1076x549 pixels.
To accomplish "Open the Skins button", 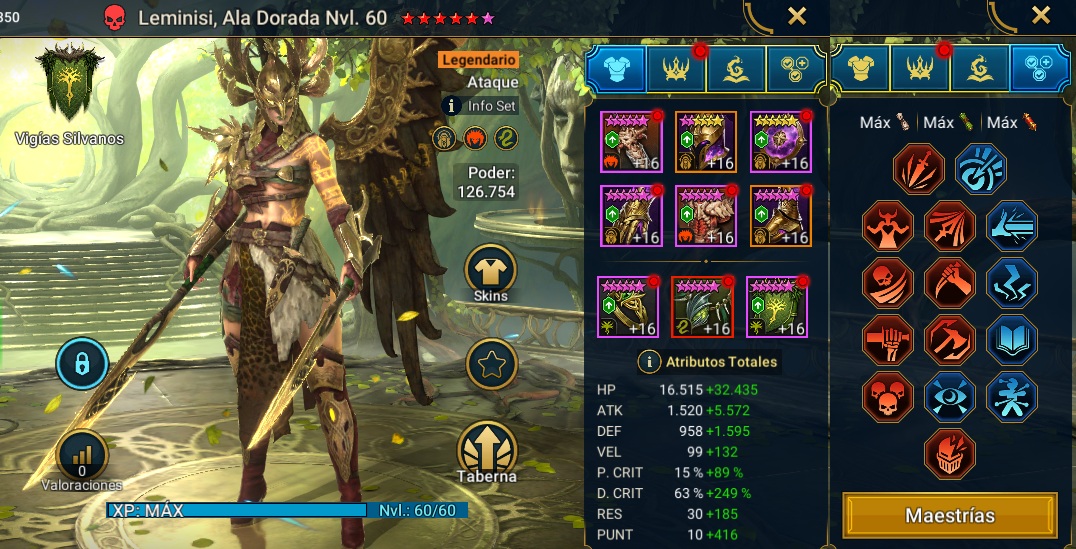I will pyautogui.click(x=490, y=270).
